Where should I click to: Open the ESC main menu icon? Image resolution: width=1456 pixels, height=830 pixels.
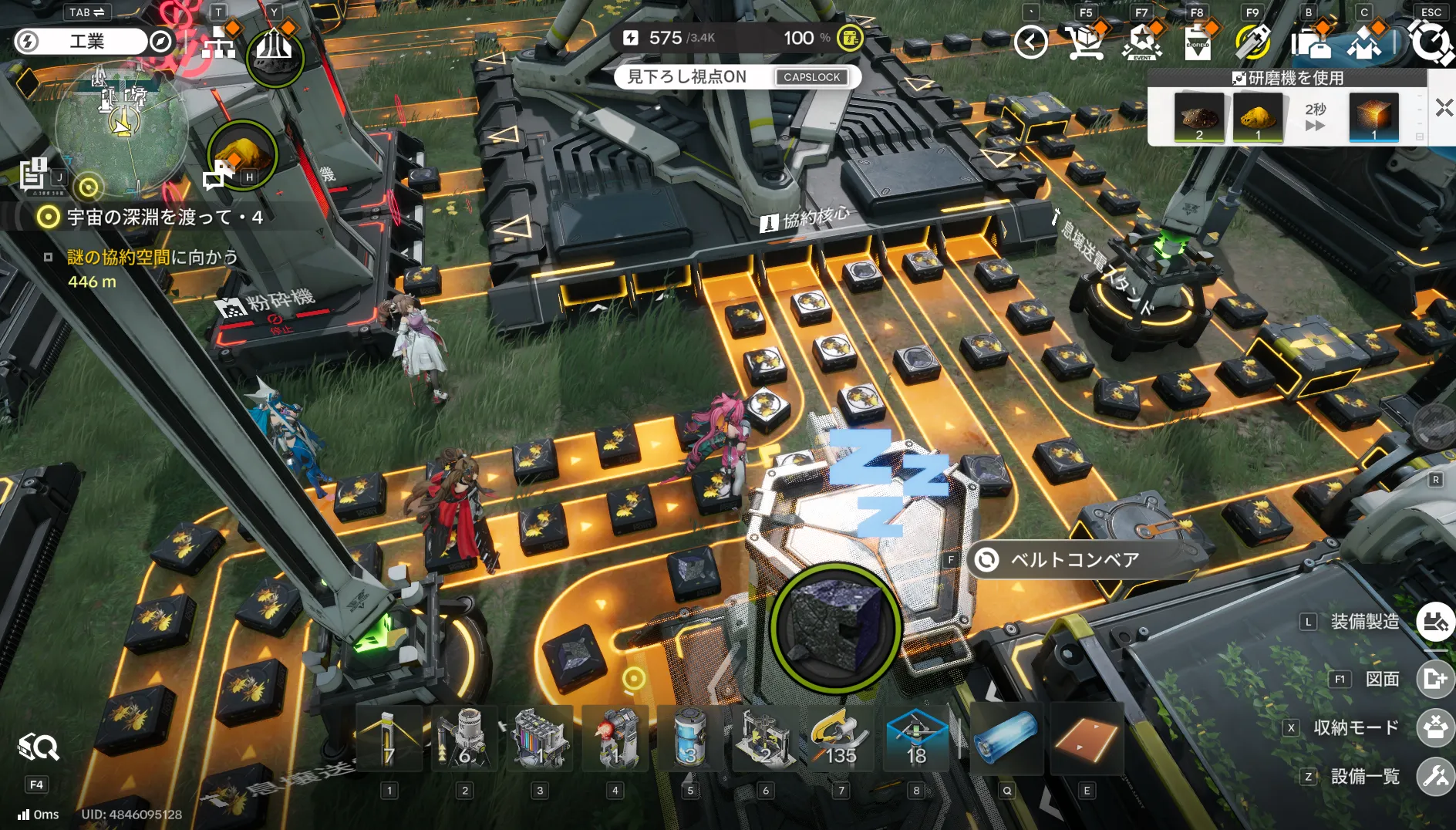(x=1431, y=42)
